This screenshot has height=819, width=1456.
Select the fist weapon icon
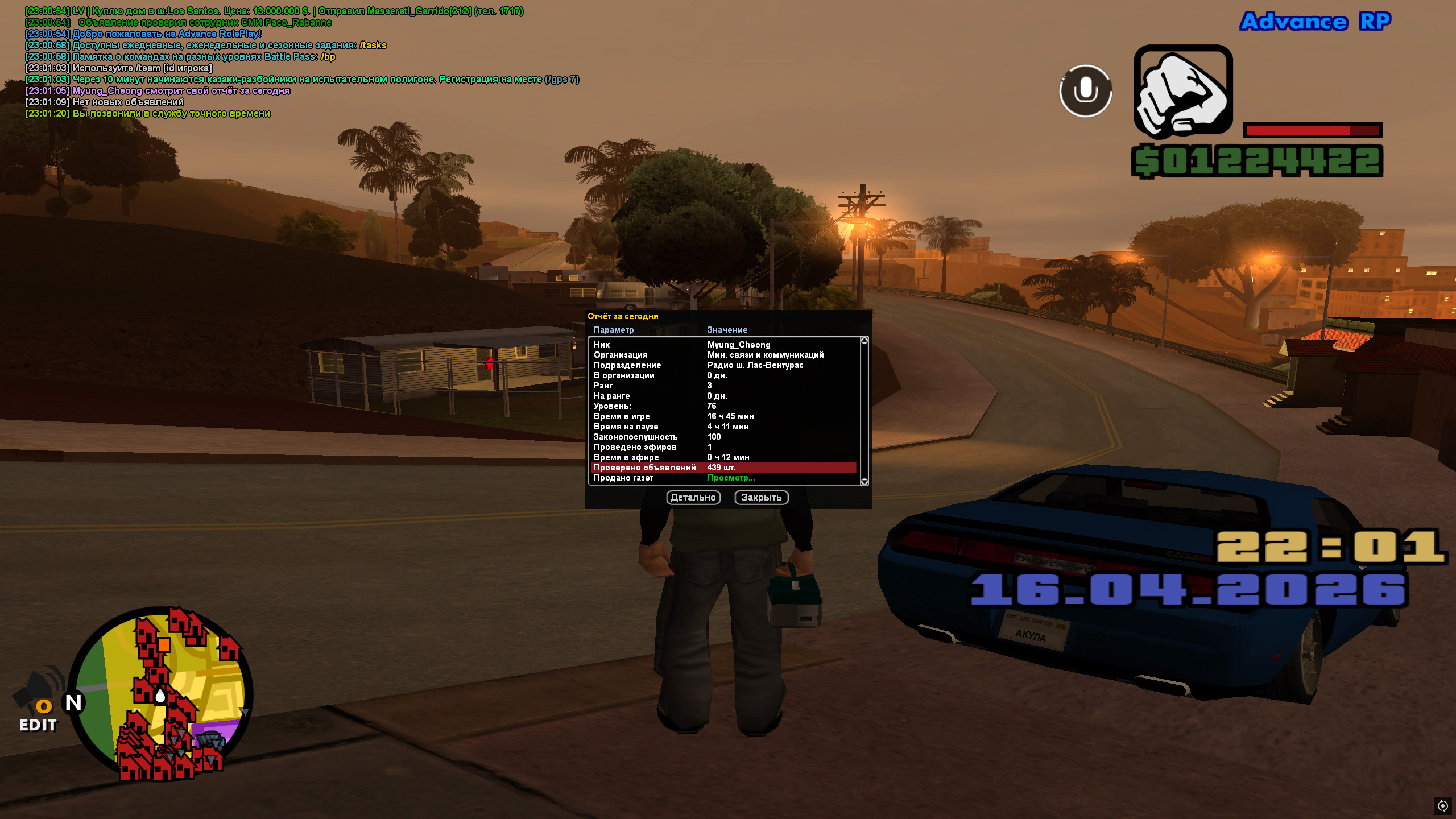point(1183,91)
